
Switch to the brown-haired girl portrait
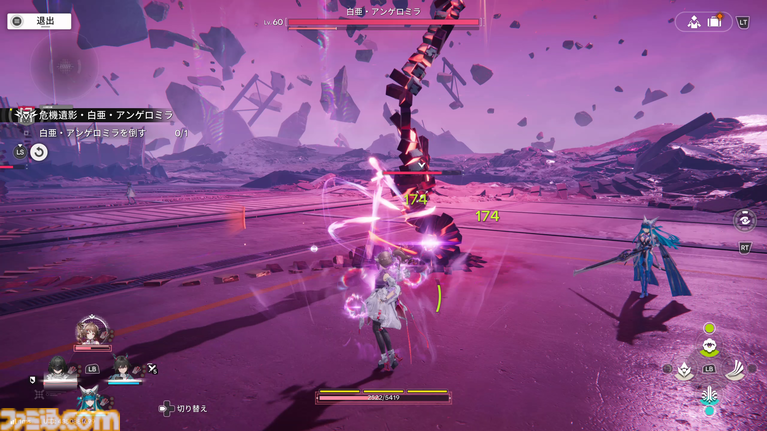click(x=91, y=333)
